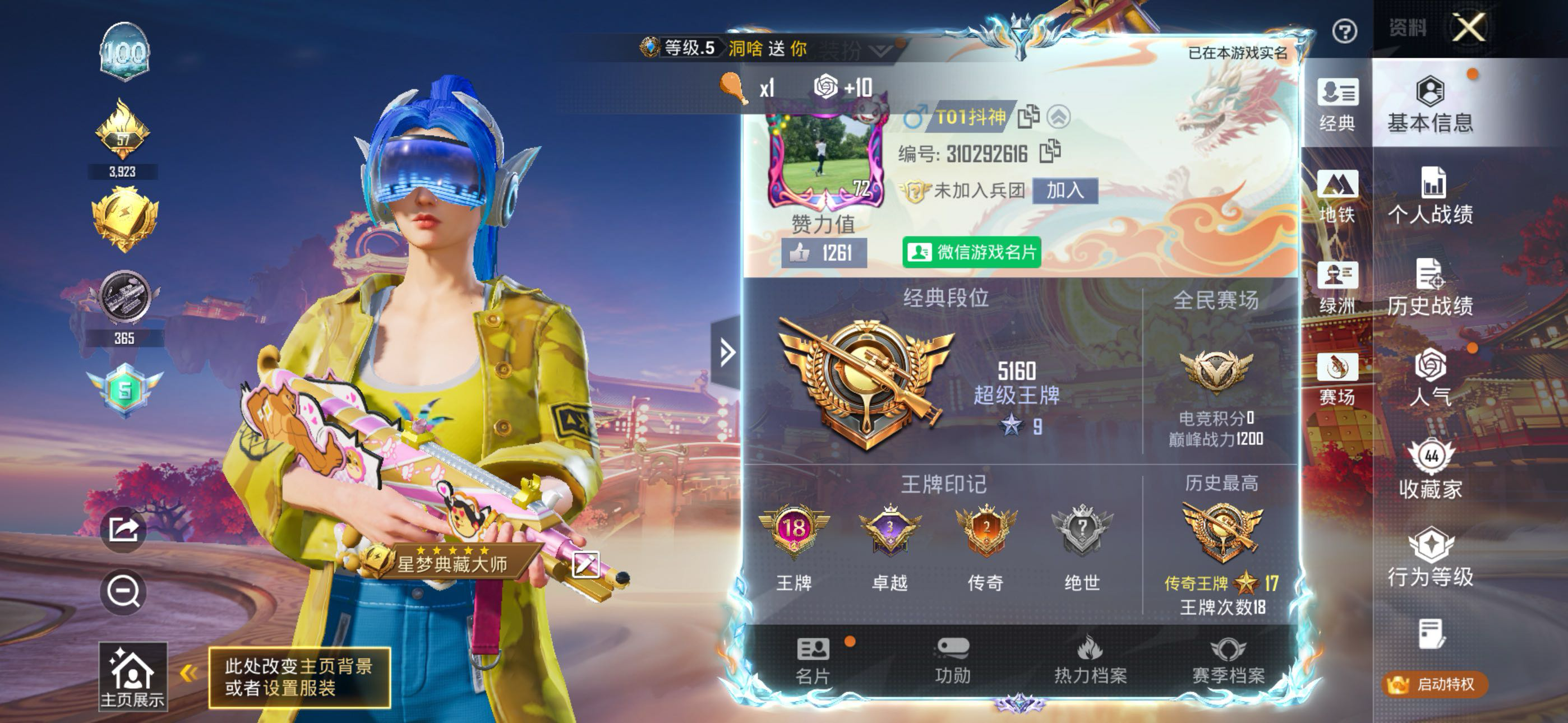Switch to the 赛场 mode tab
This screenshot has height=723, width=1568.
pos(1337,378)
